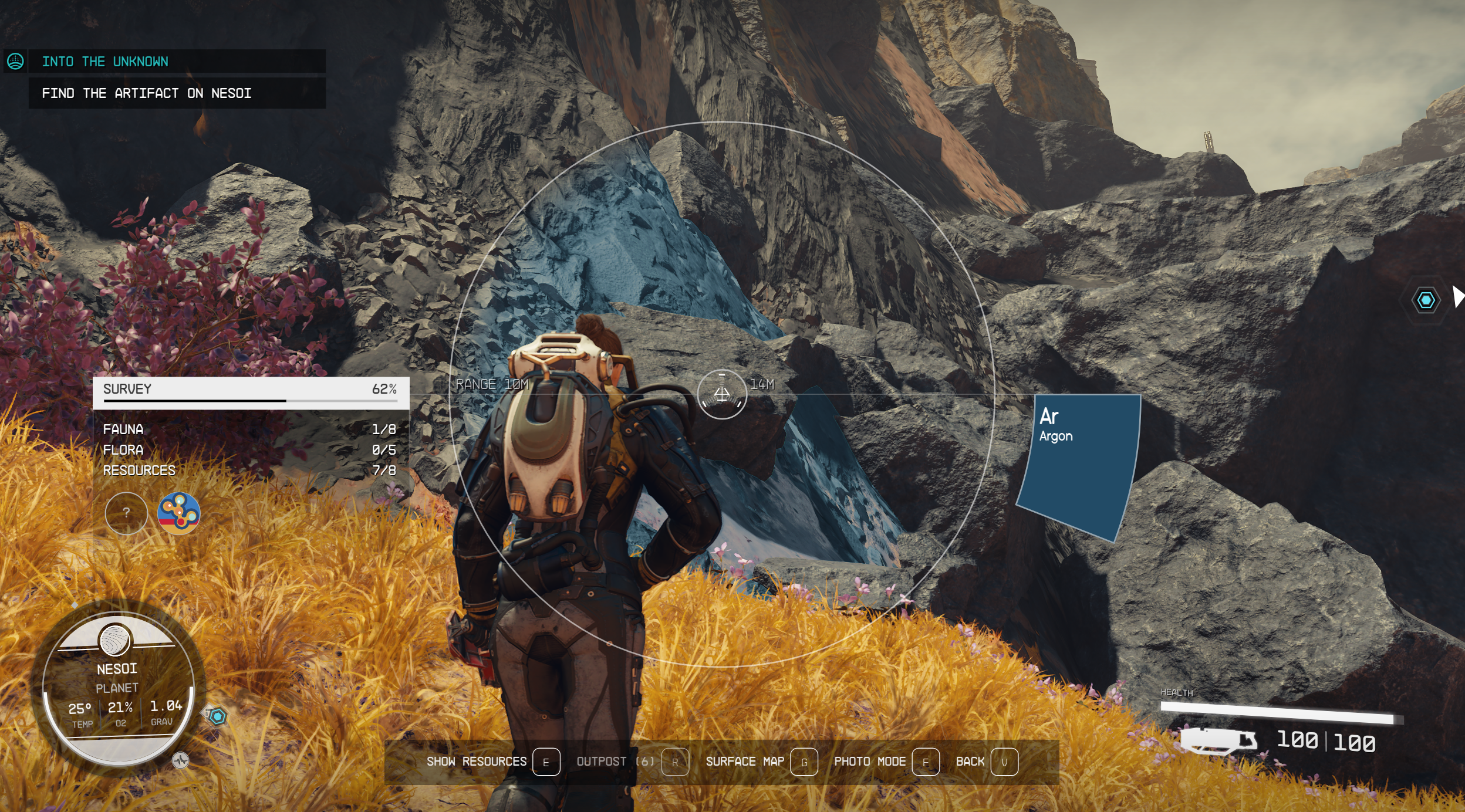Select the Into The Unknown quest tracker
The image size is (1465, 812).
click(x=106, y=62)
